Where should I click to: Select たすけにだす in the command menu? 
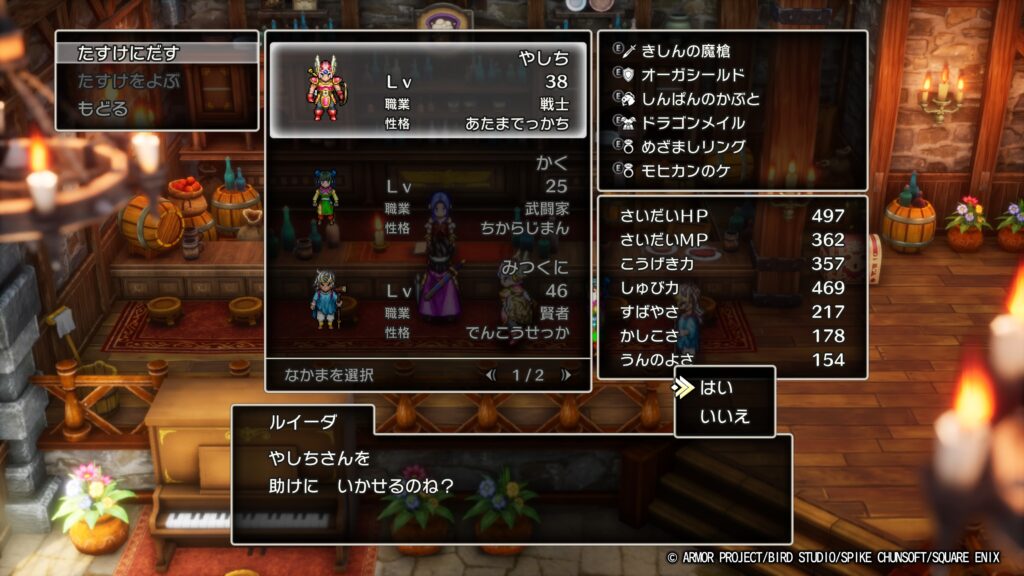pyautogui.click(x=128, y=54)
